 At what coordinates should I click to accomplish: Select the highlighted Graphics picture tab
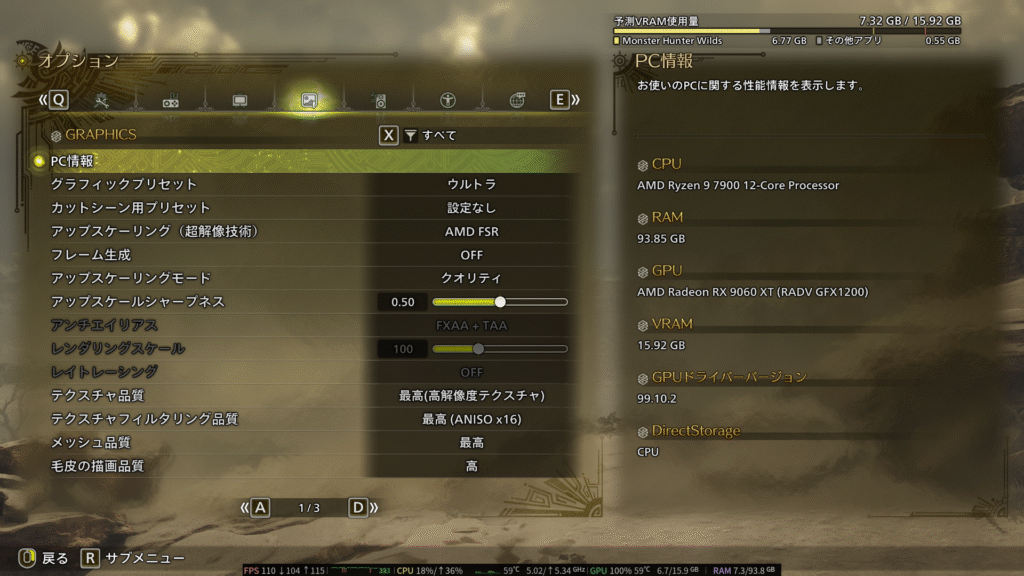point(309,100)
